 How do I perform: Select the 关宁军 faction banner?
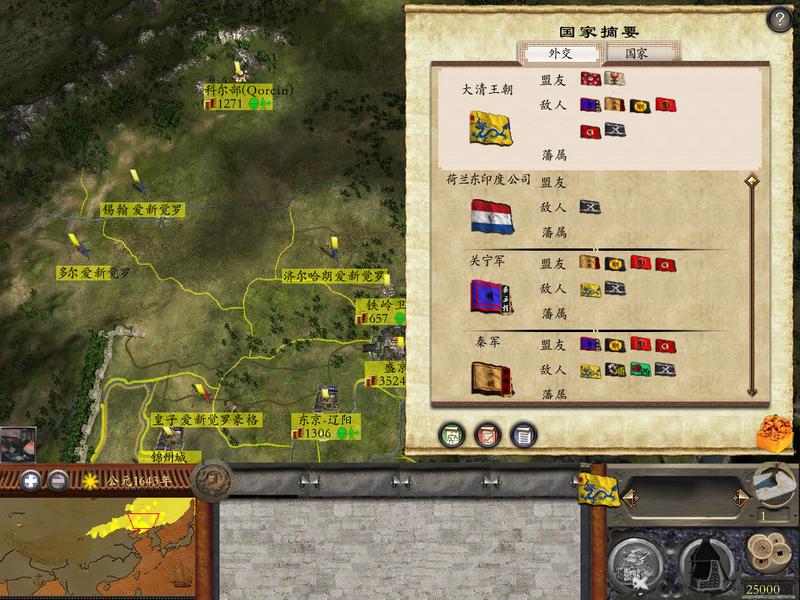click(490, 295)
